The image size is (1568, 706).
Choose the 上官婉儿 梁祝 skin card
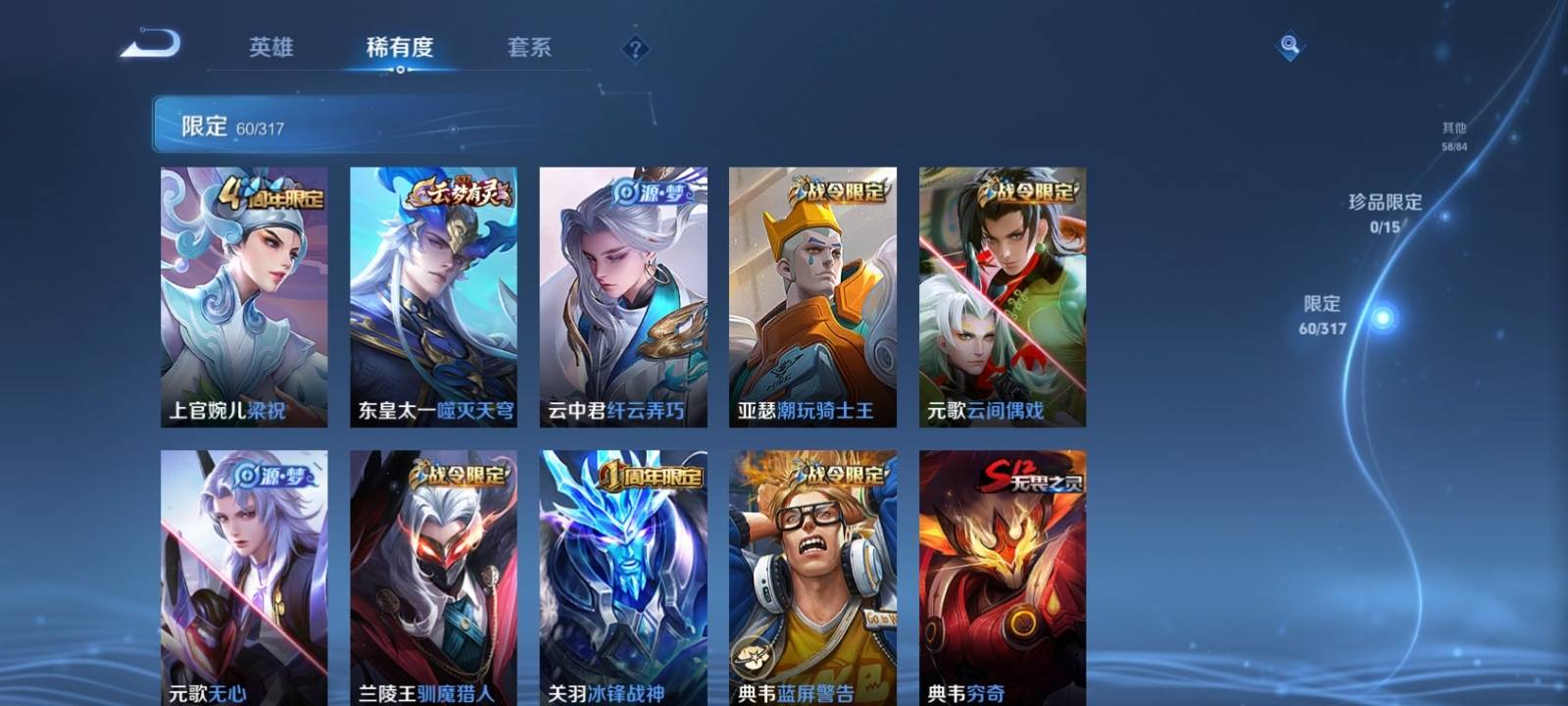tap(244, 296)
